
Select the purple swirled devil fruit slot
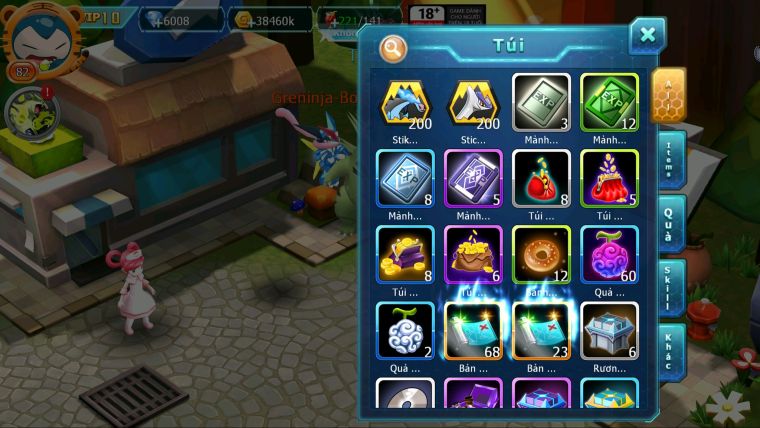pos(609,254)
